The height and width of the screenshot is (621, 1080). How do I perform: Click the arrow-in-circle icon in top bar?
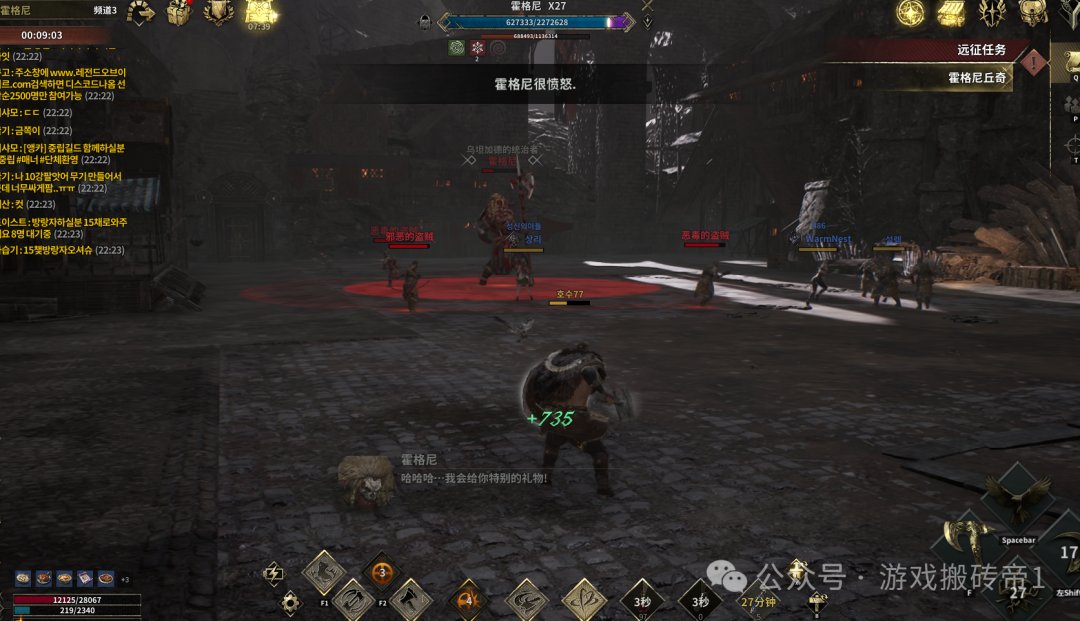[141, 13]
